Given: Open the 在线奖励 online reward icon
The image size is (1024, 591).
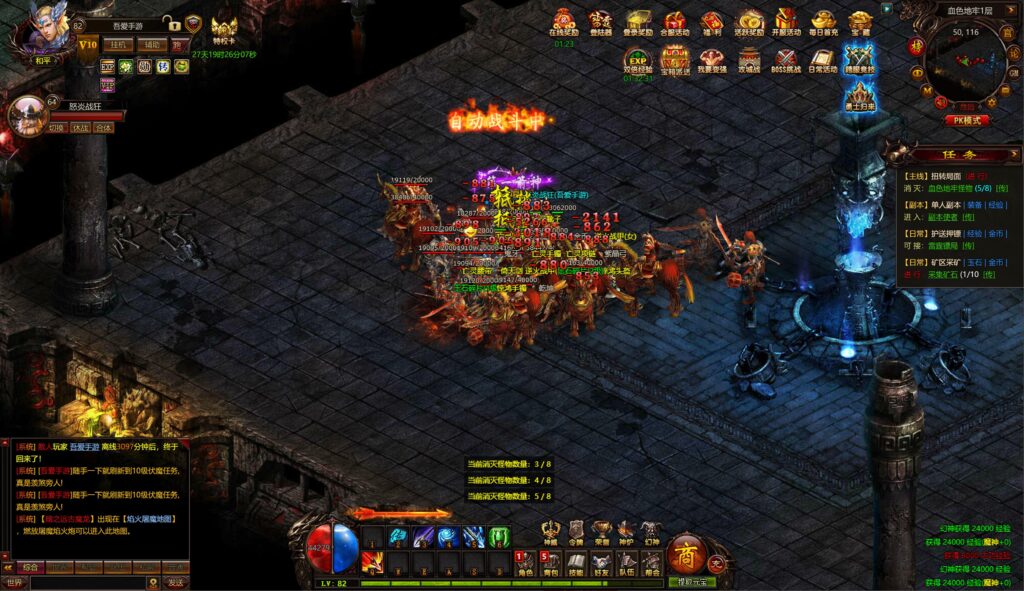Looking at the screenshot, I should (x=564, y=22).
